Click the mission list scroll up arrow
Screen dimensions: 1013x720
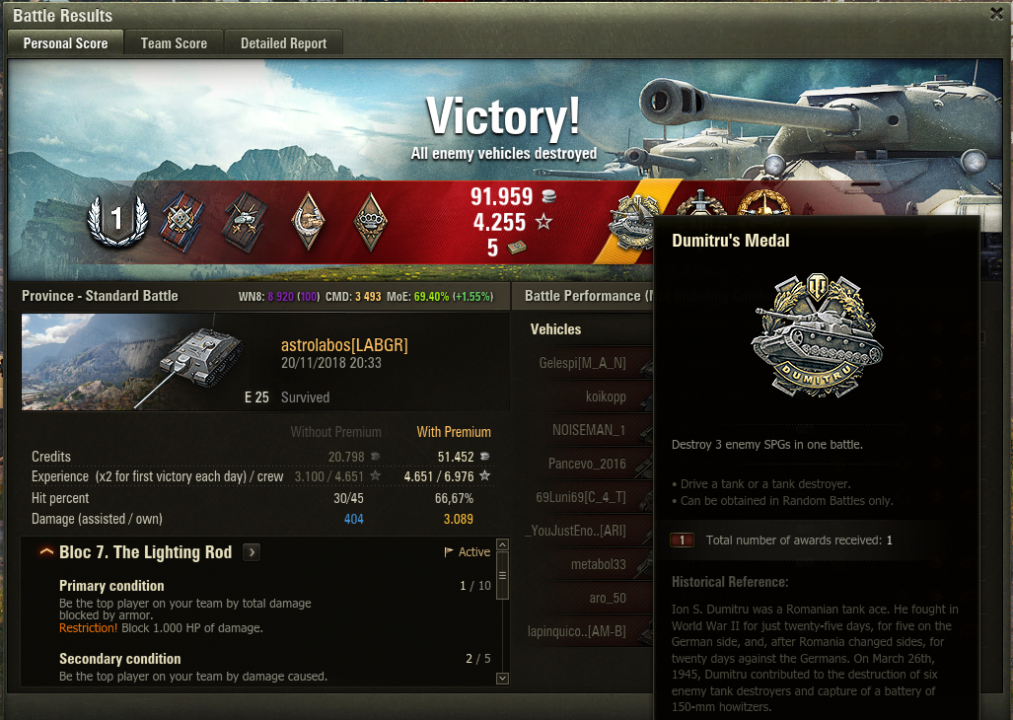point(502,546)
